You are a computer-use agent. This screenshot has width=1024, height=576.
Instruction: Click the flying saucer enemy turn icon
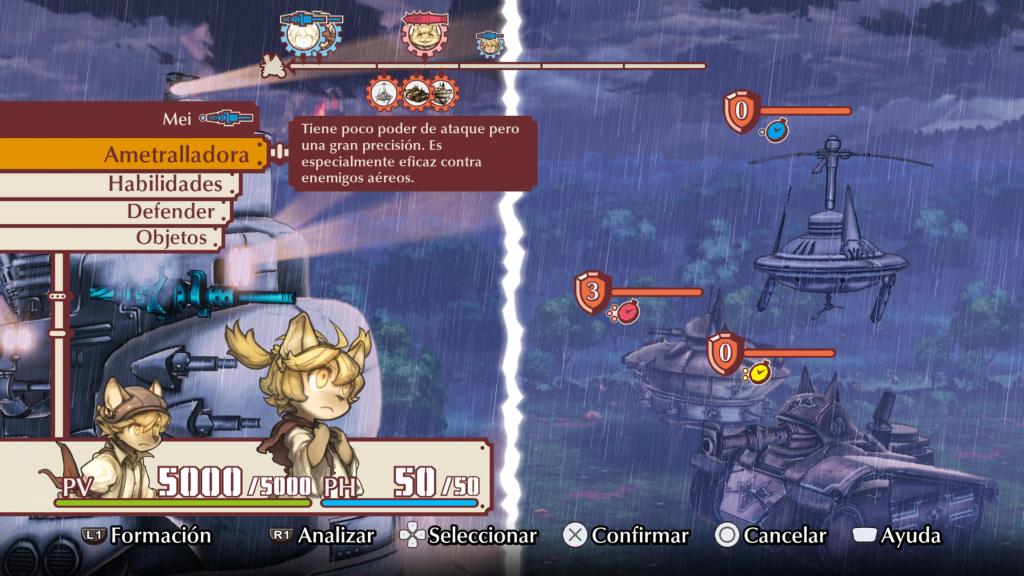(385, 94)
